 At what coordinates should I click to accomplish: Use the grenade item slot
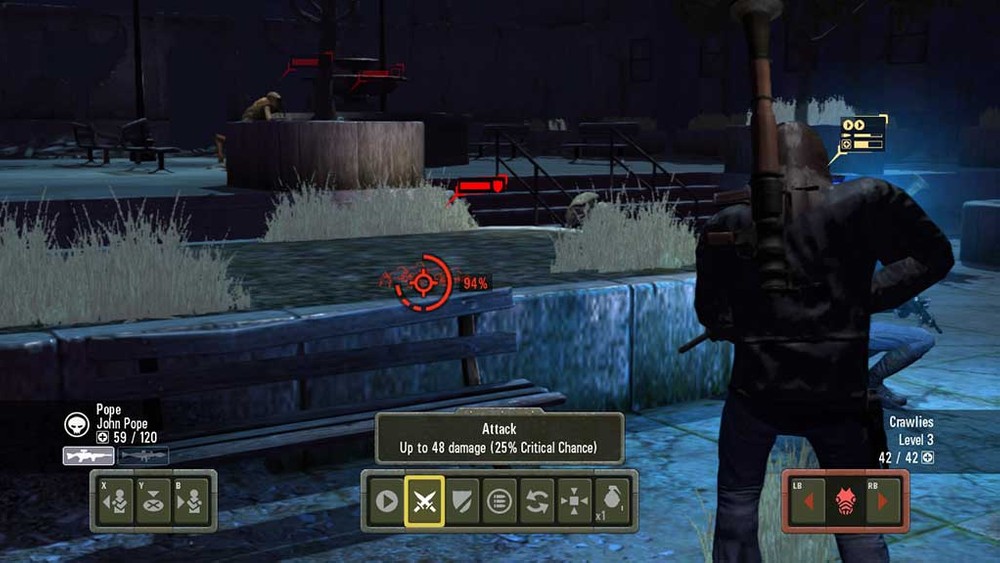pyautogui.click(x=612, y=501)
